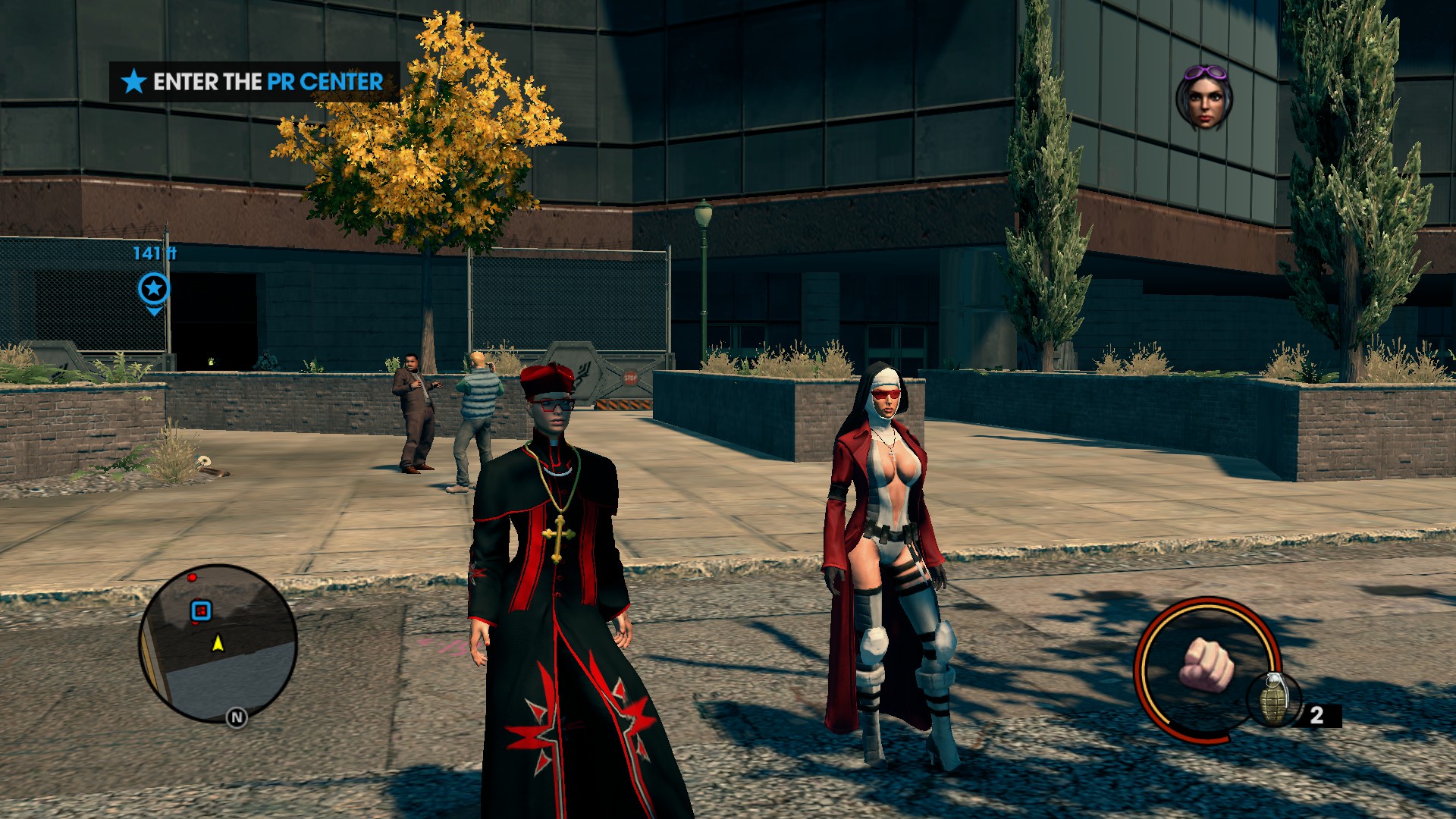The width and height of the screenshot is (1456, 819).
Task: Click the fist weapon icon
Action: pos(1206,665)
